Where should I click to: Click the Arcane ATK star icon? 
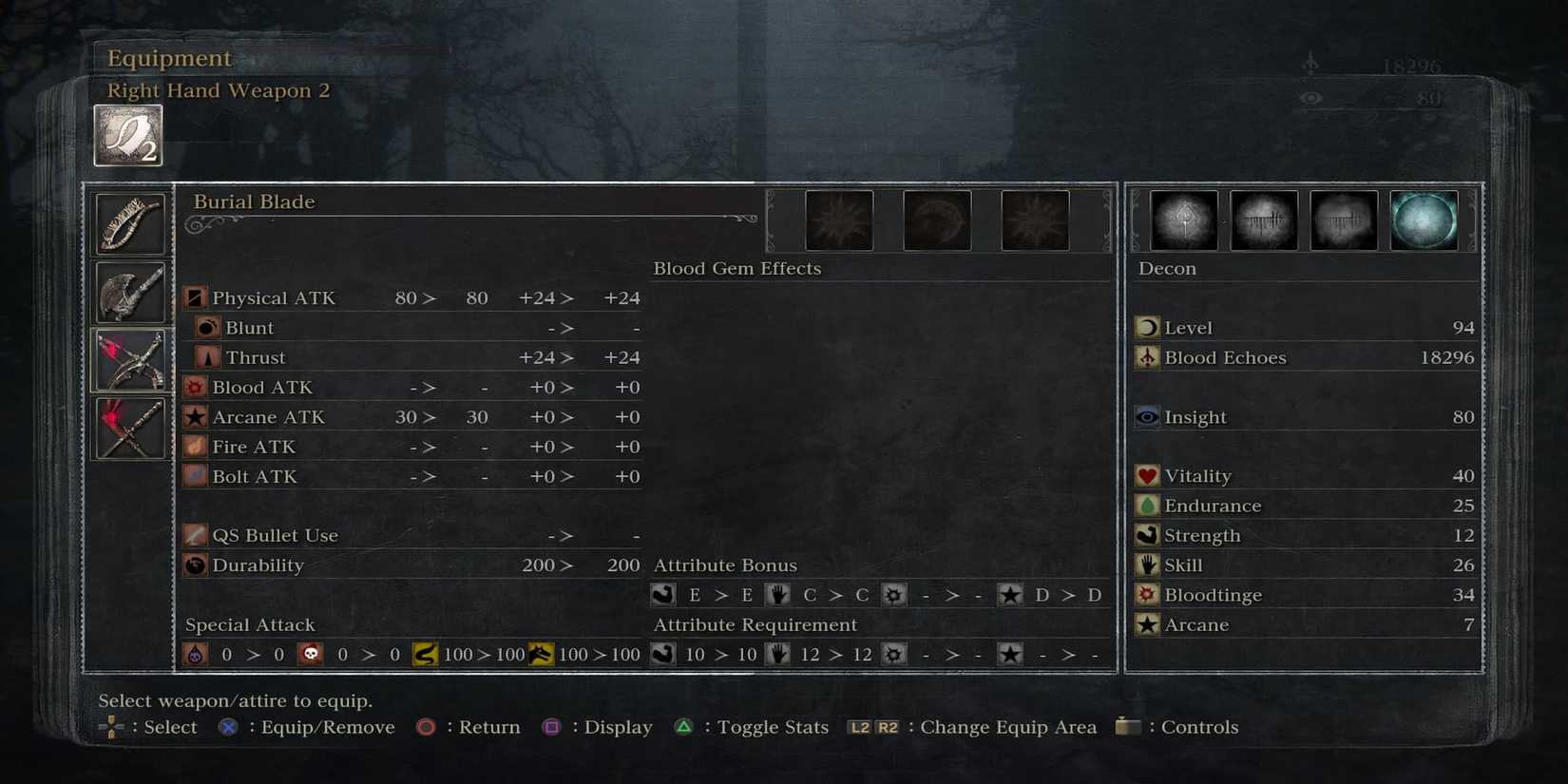(x=195, y=416)
